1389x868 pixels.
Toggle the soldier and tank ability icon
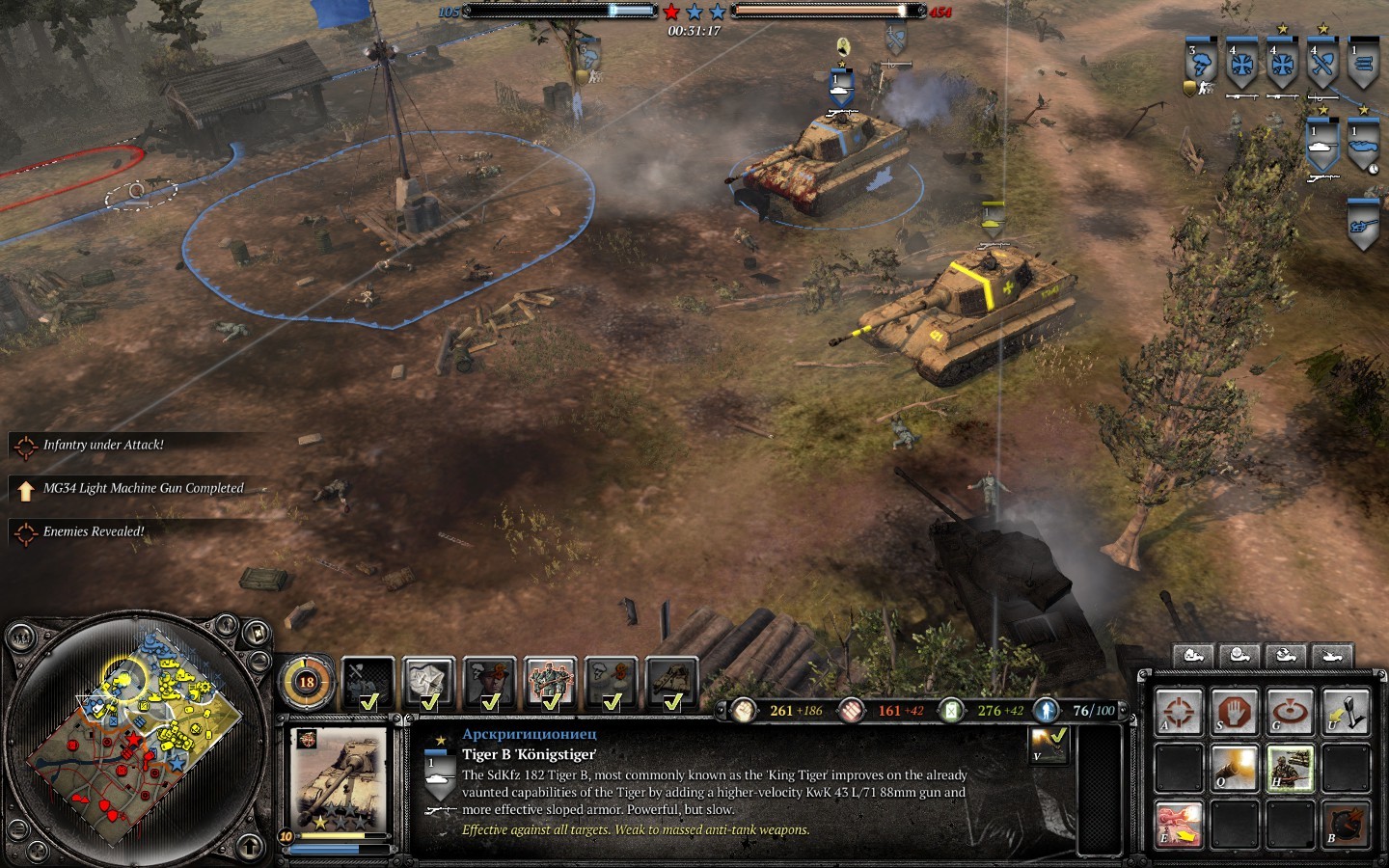coord(1291,769)
